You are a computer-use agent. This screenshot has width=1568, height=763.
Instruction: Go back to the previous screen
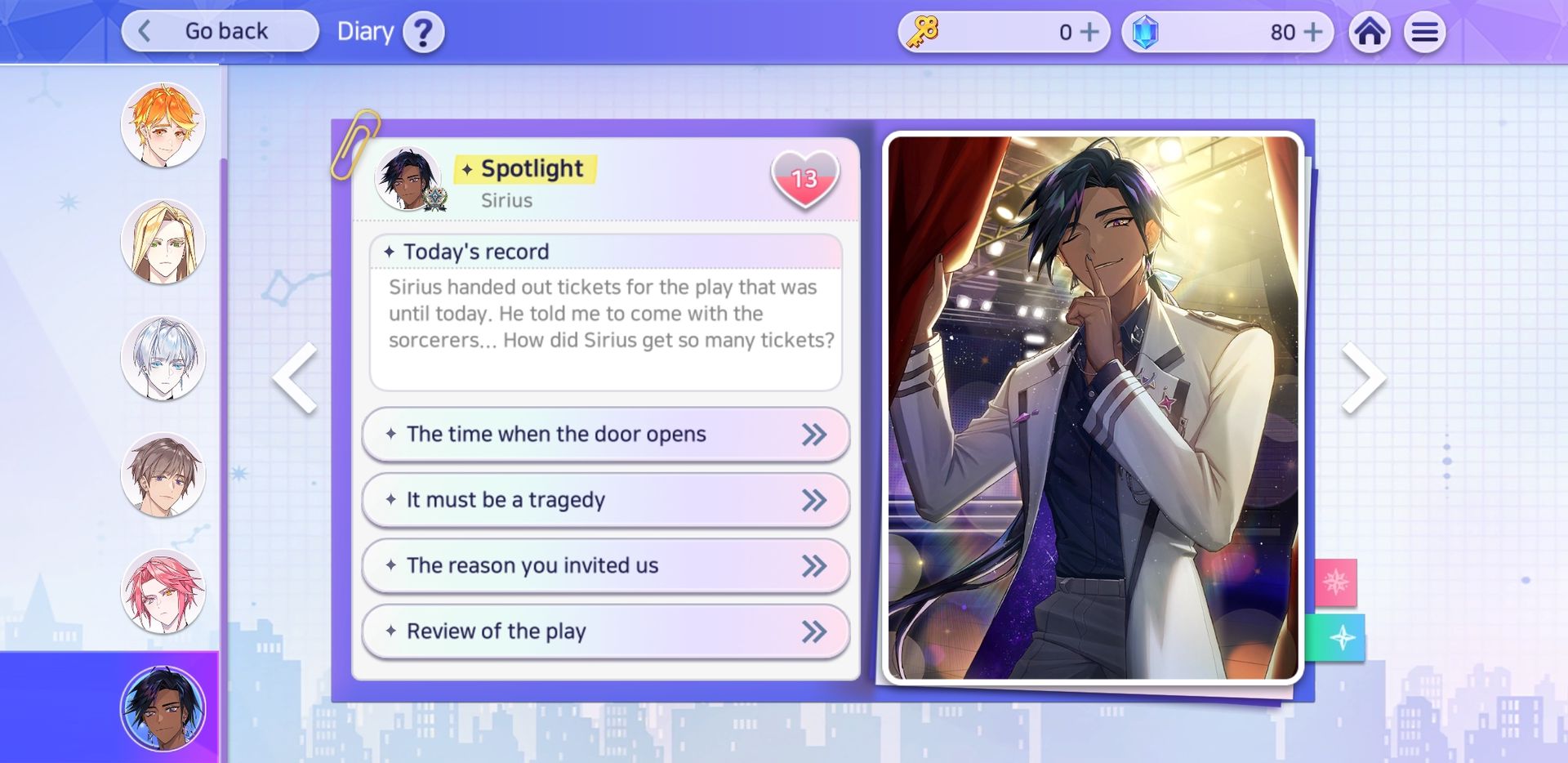220,32
